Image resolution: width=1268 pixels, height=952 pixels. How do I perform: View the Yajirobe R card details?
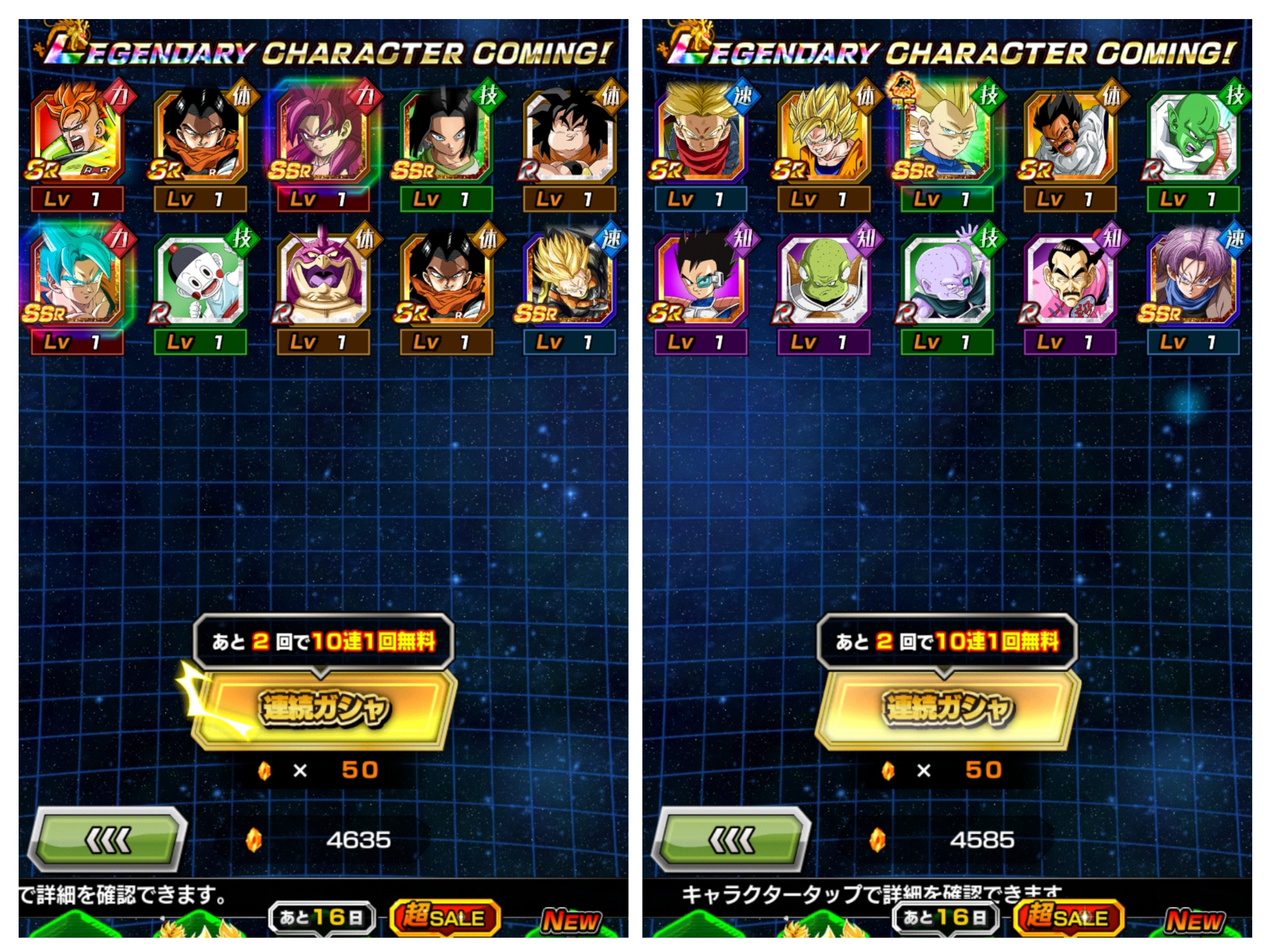(570, 138)
